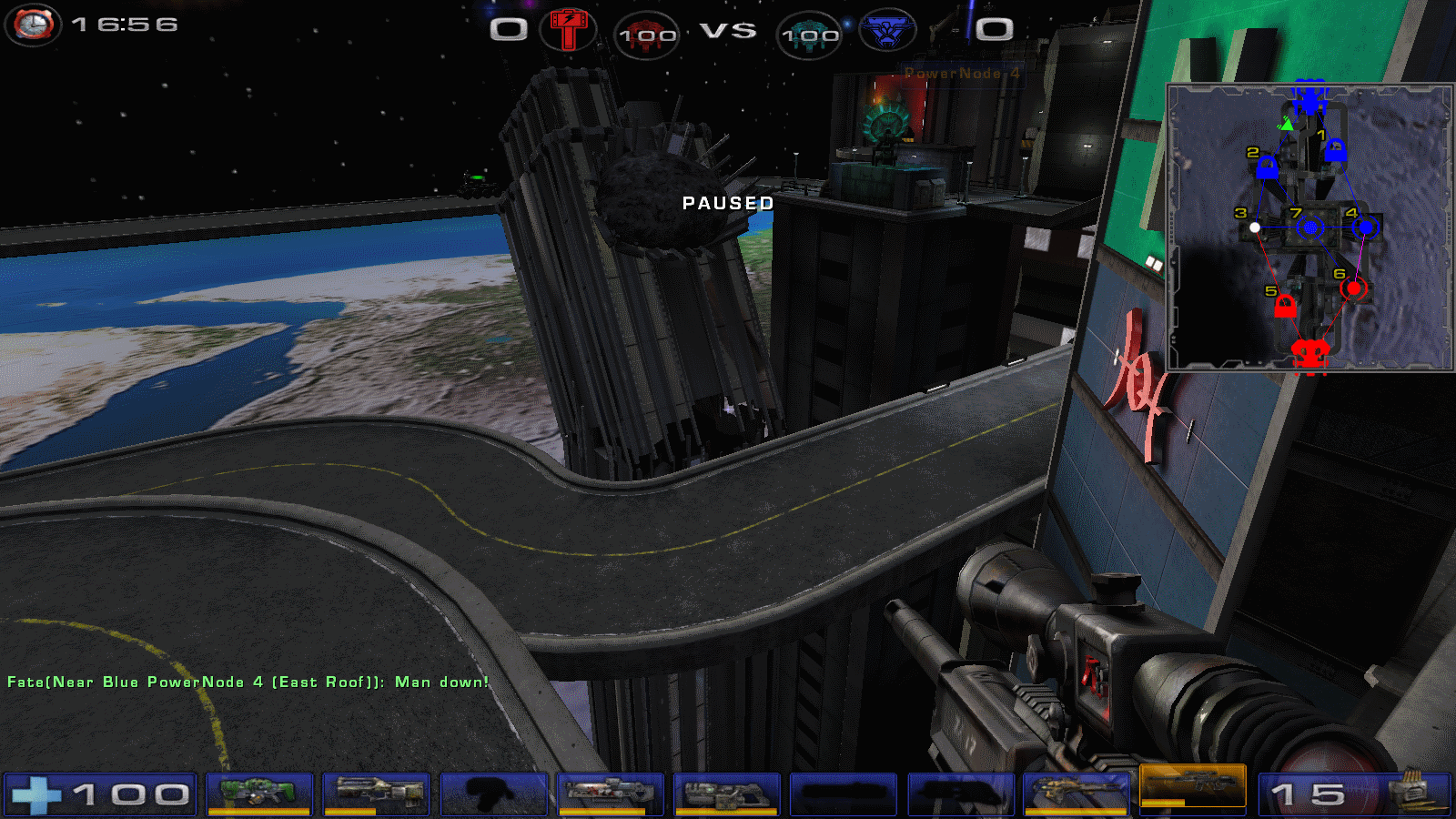The width and height of the screenshot is (1456, 819).
Task: Switch to the assault rifle slot
Action: (x=376, y=793)
